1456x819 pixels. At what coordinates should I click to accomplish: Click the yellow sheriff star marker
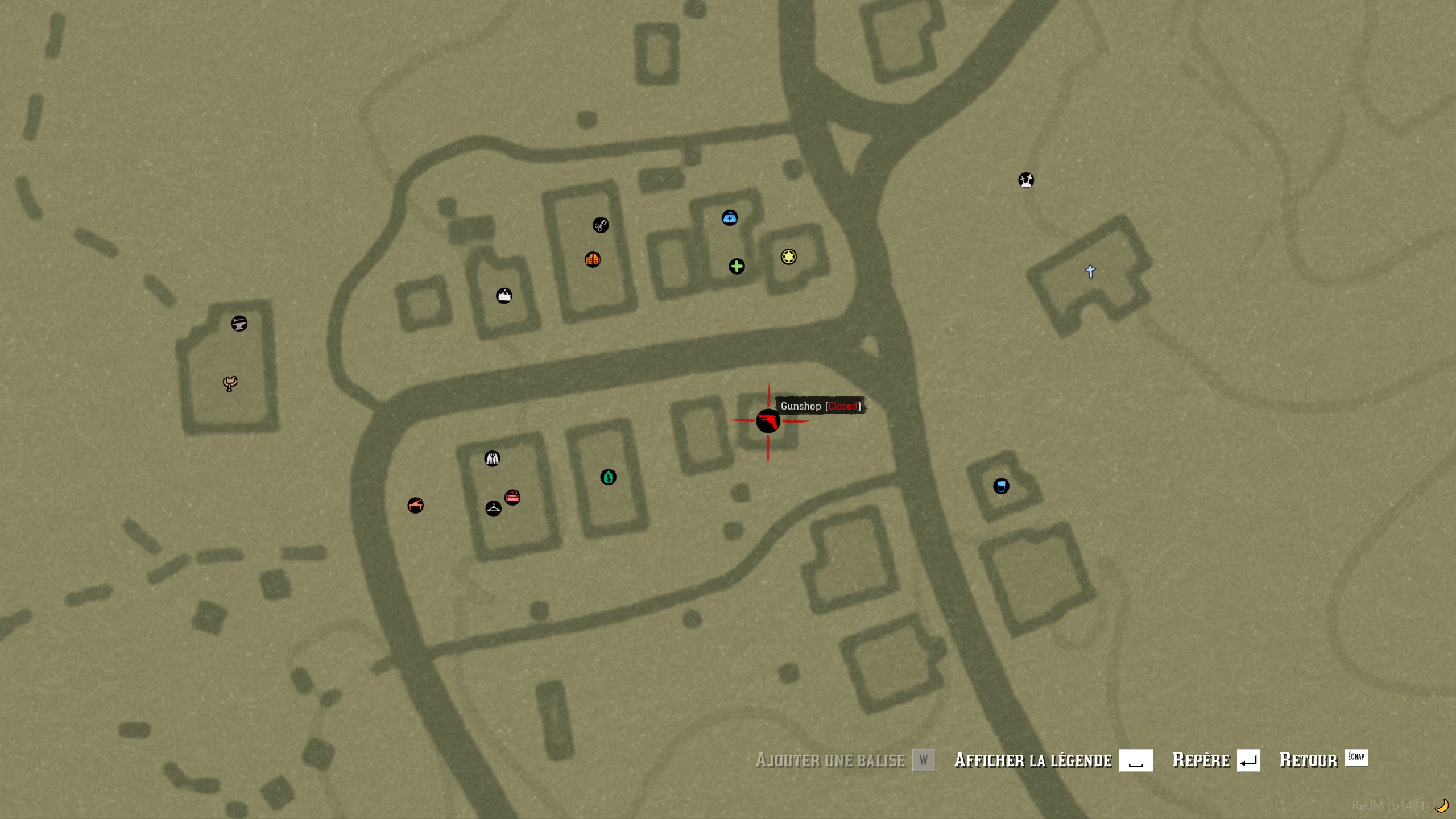coord(788,257)
